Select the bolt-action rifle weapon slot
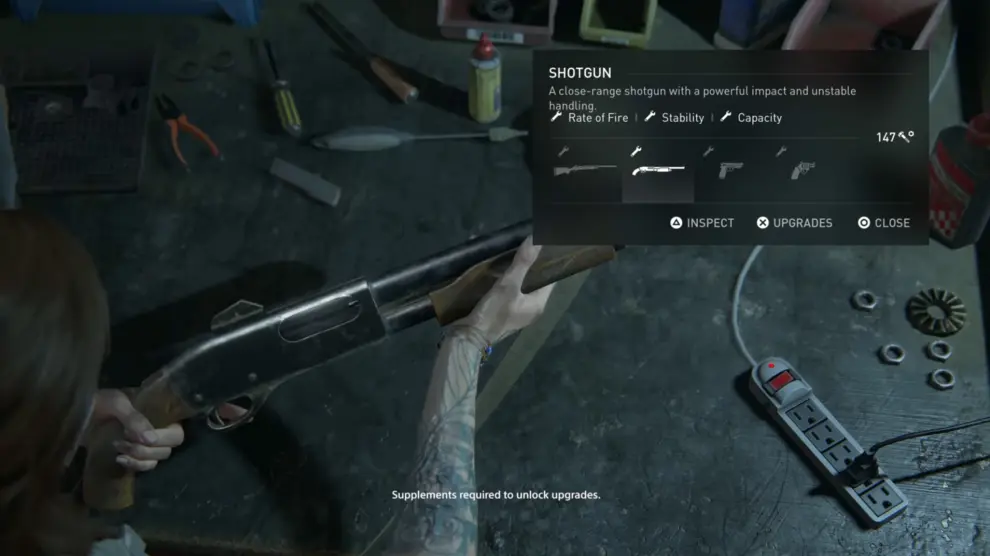Image resolution: width=990 pixels, height=556 pixels. (586, 171)
